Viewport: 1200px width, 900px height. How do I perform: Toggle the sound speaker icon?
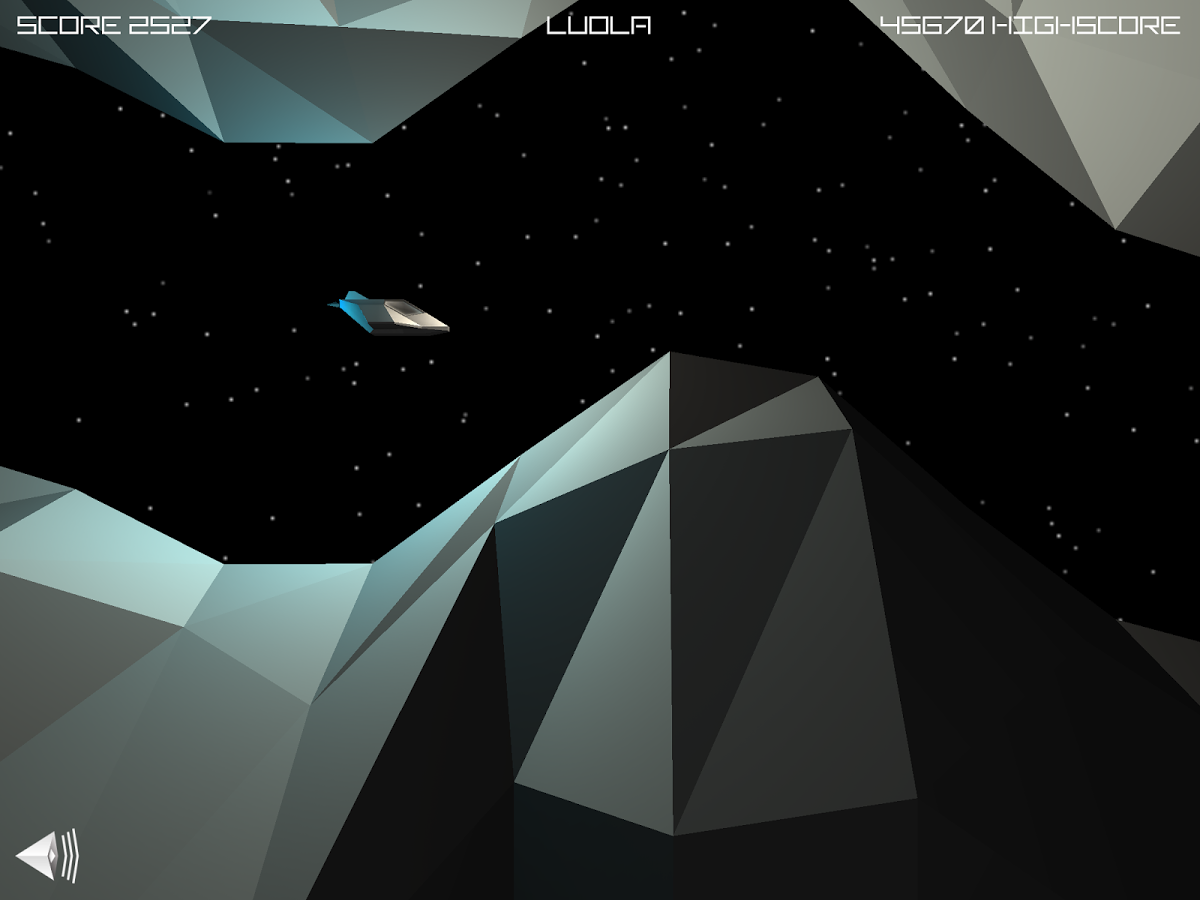(x=46, y=856)
